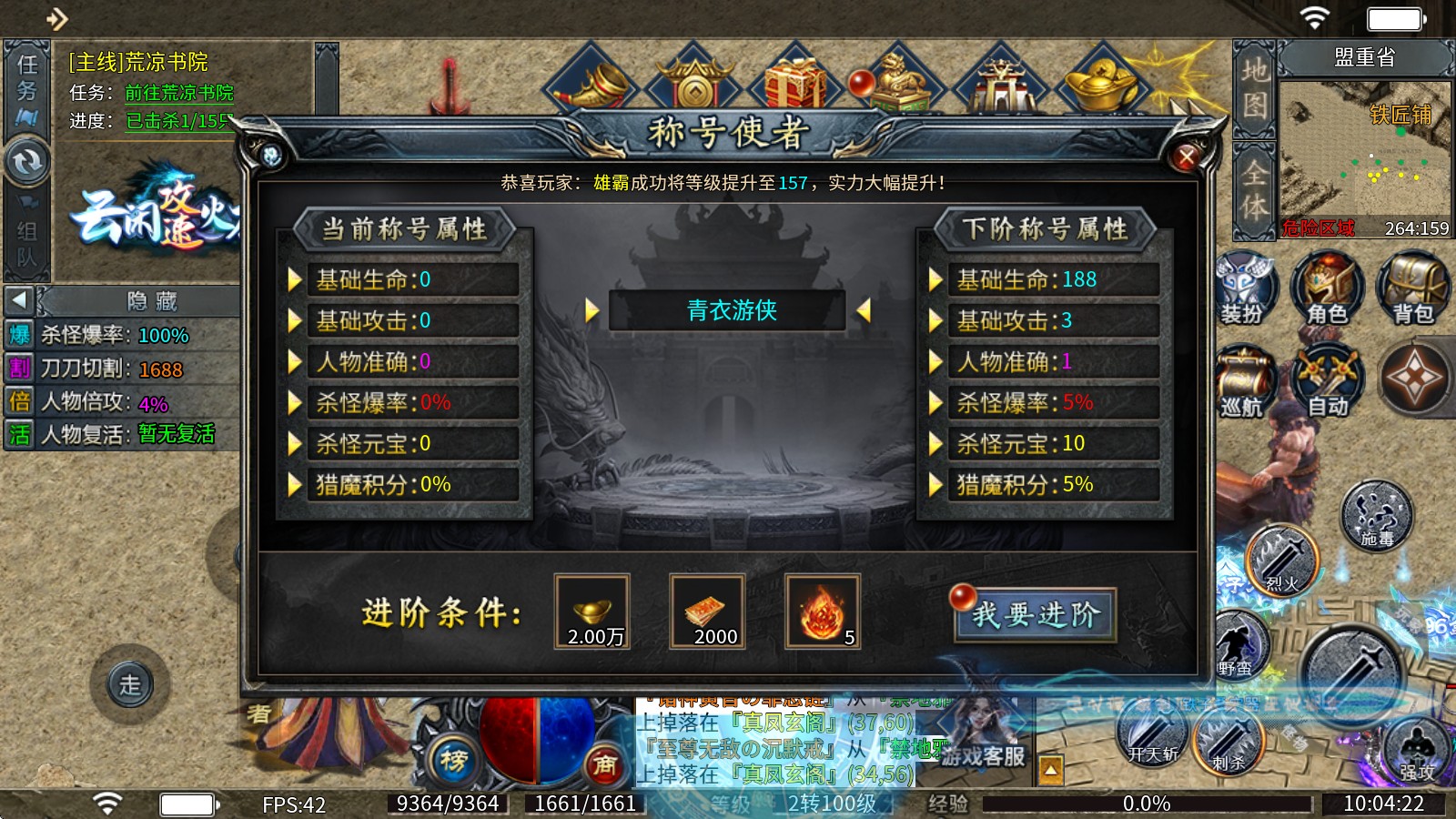This screenshot has height=819, width=1456.
Task: Collapse the 隐藏 stats panel with the arrow
Action: pos(18,301)
